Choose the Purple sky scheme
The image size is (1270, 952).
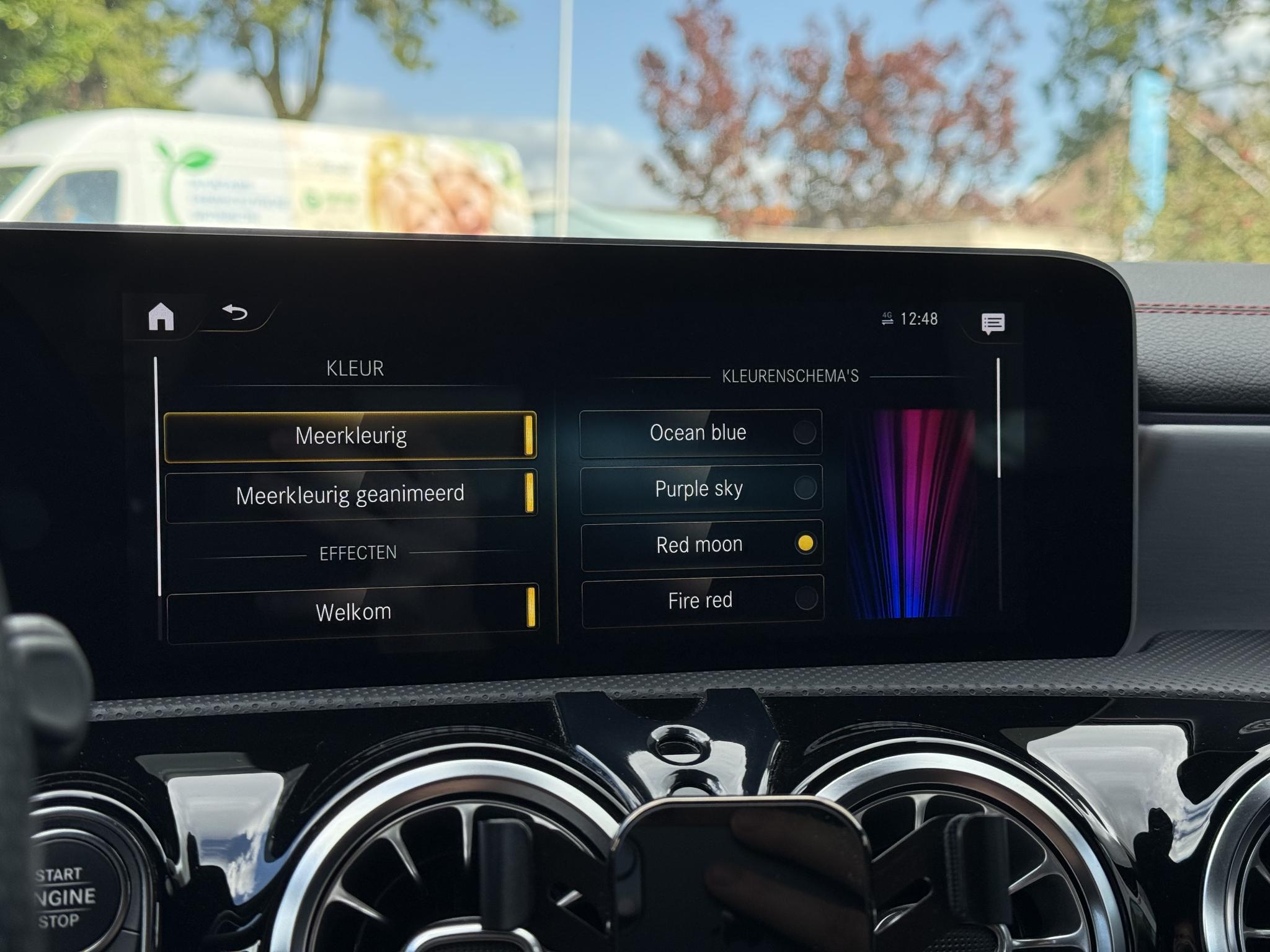701,488
